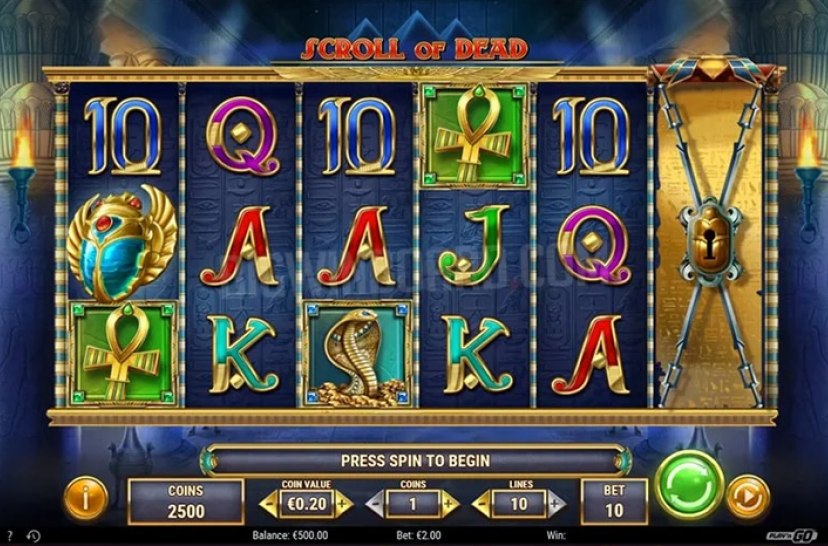Show the game history clock icon
Viewport: 828px width, 546px height.
[x=32, y=535]
